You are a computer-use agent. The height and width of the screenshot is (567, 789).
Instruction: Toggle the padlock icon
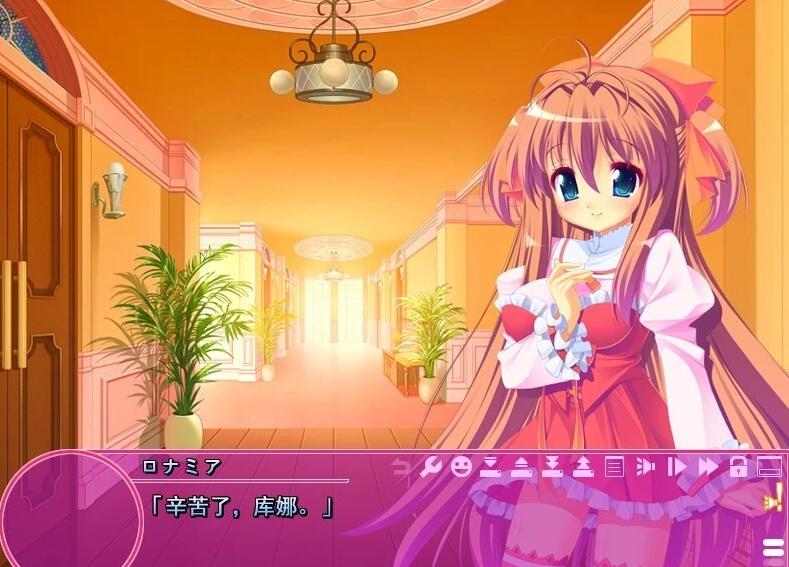pyautogui.click(x=739, y=466)
